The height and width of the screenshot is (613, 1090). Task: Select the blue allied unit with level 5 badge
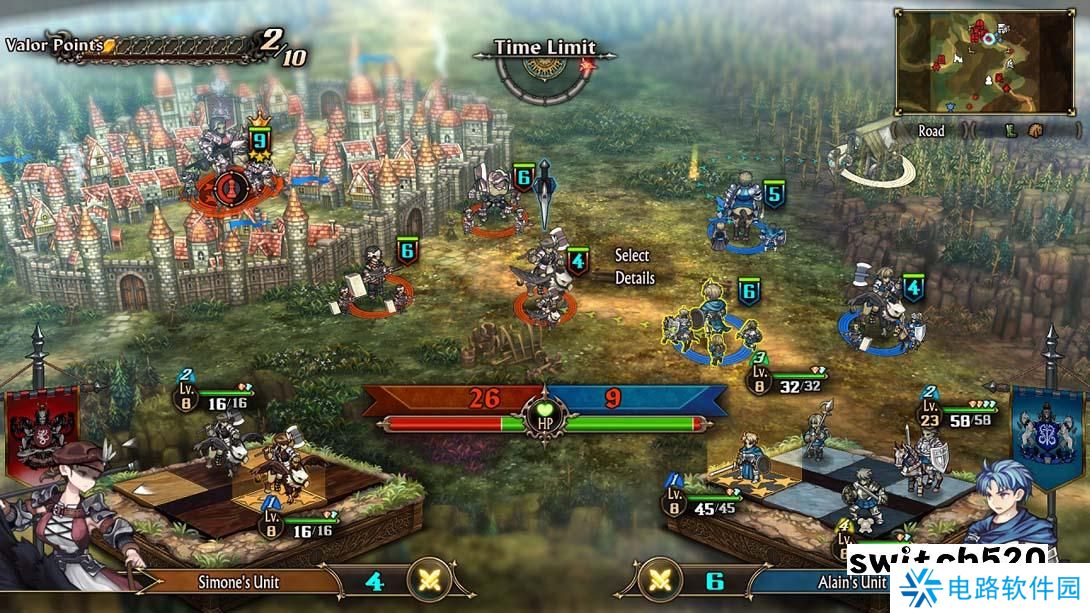[741, 208]
